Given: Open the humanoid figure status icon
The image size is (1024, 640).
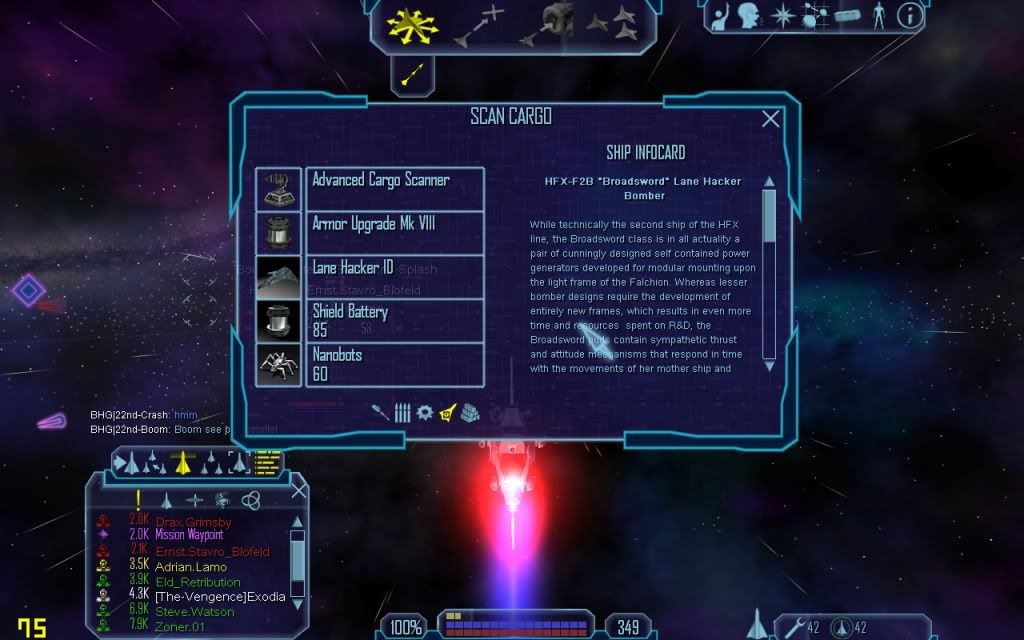Looking at the screenshot, I should (879, 15).
